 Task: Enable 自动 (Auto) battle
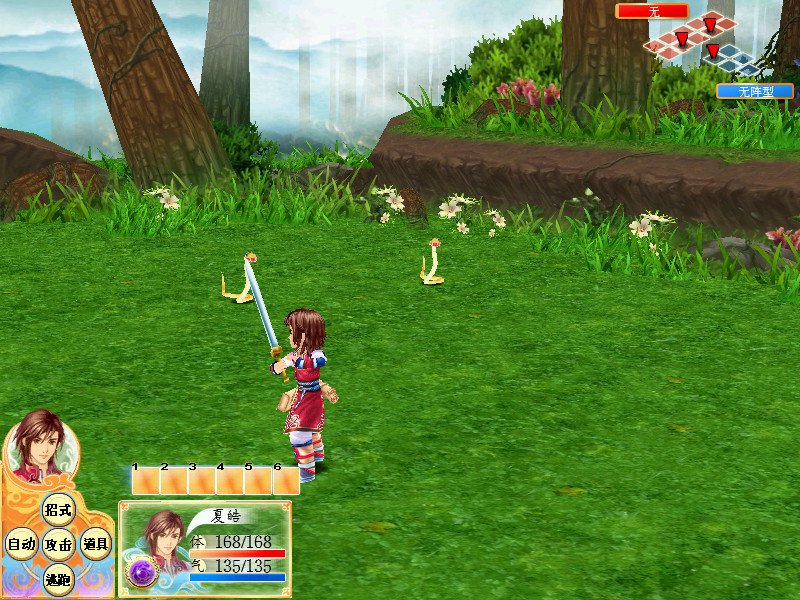(x=21, y=545)
